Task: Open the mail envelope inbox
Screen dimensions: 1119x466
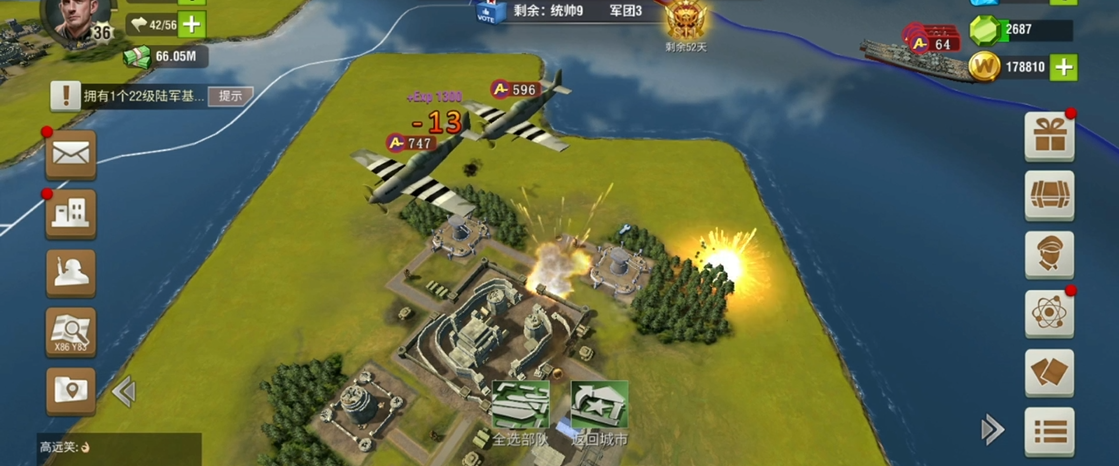Action: (x=71, y=154)
